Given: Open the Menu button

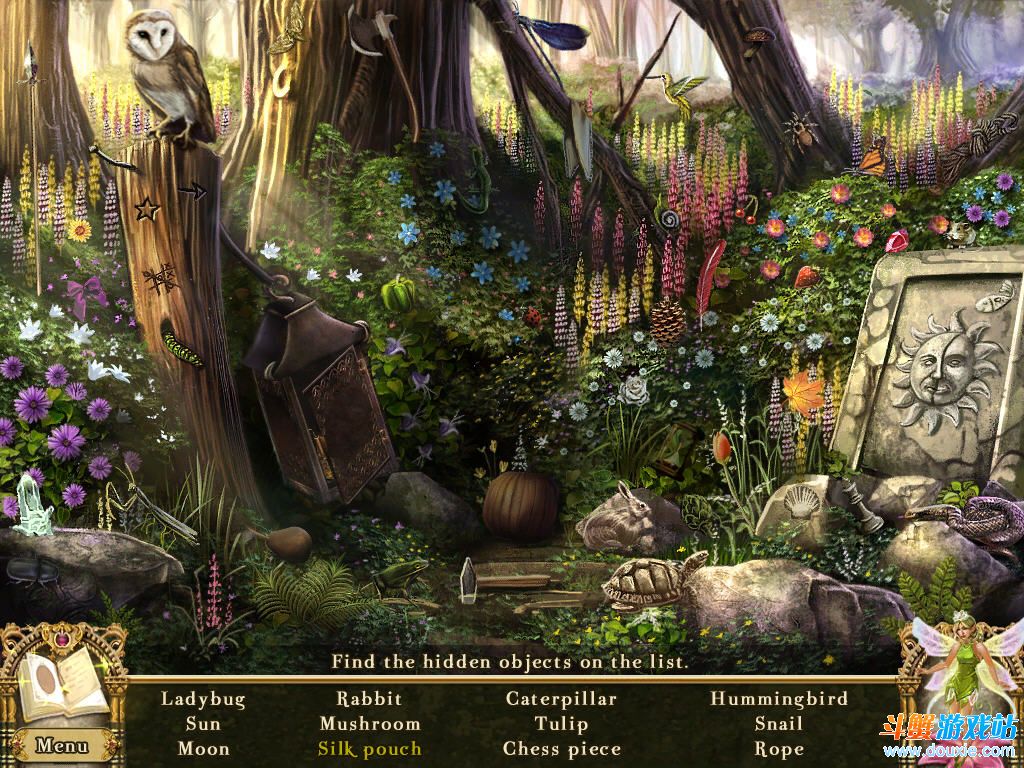Looking at the screenshot, I should (62, 745).
